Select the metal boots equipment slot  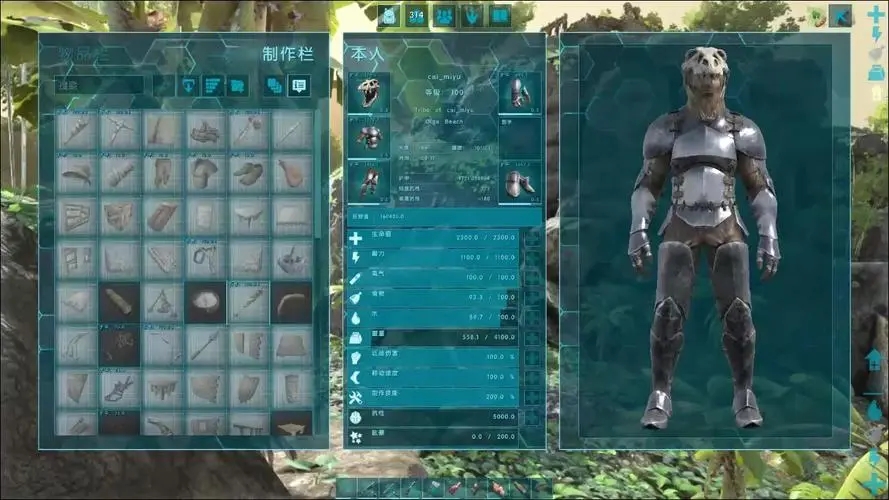[x=519, y=182]
